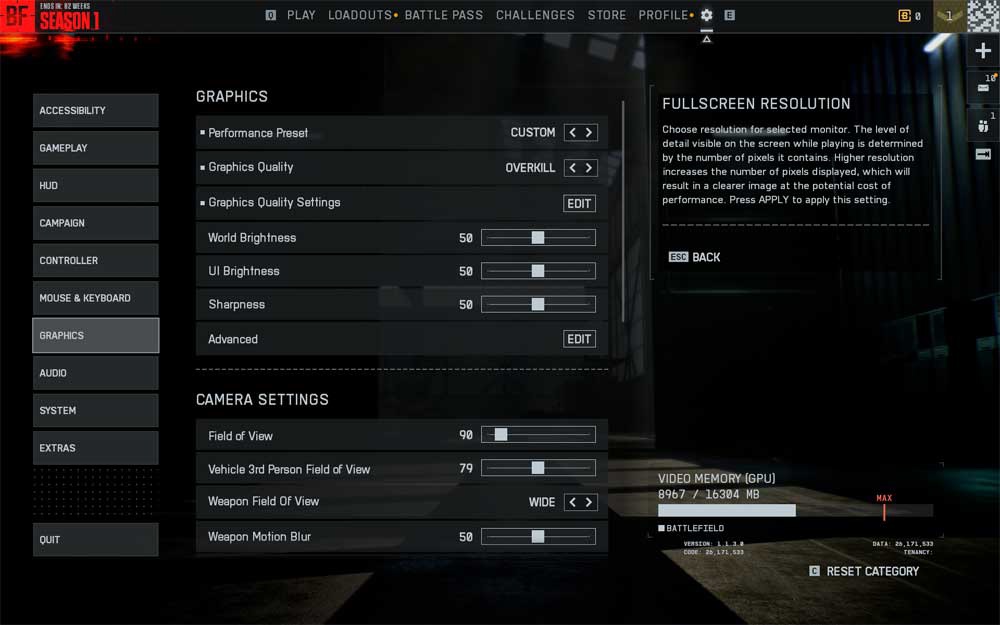Open the Advanced graphics Edit button

click(579, 339)
